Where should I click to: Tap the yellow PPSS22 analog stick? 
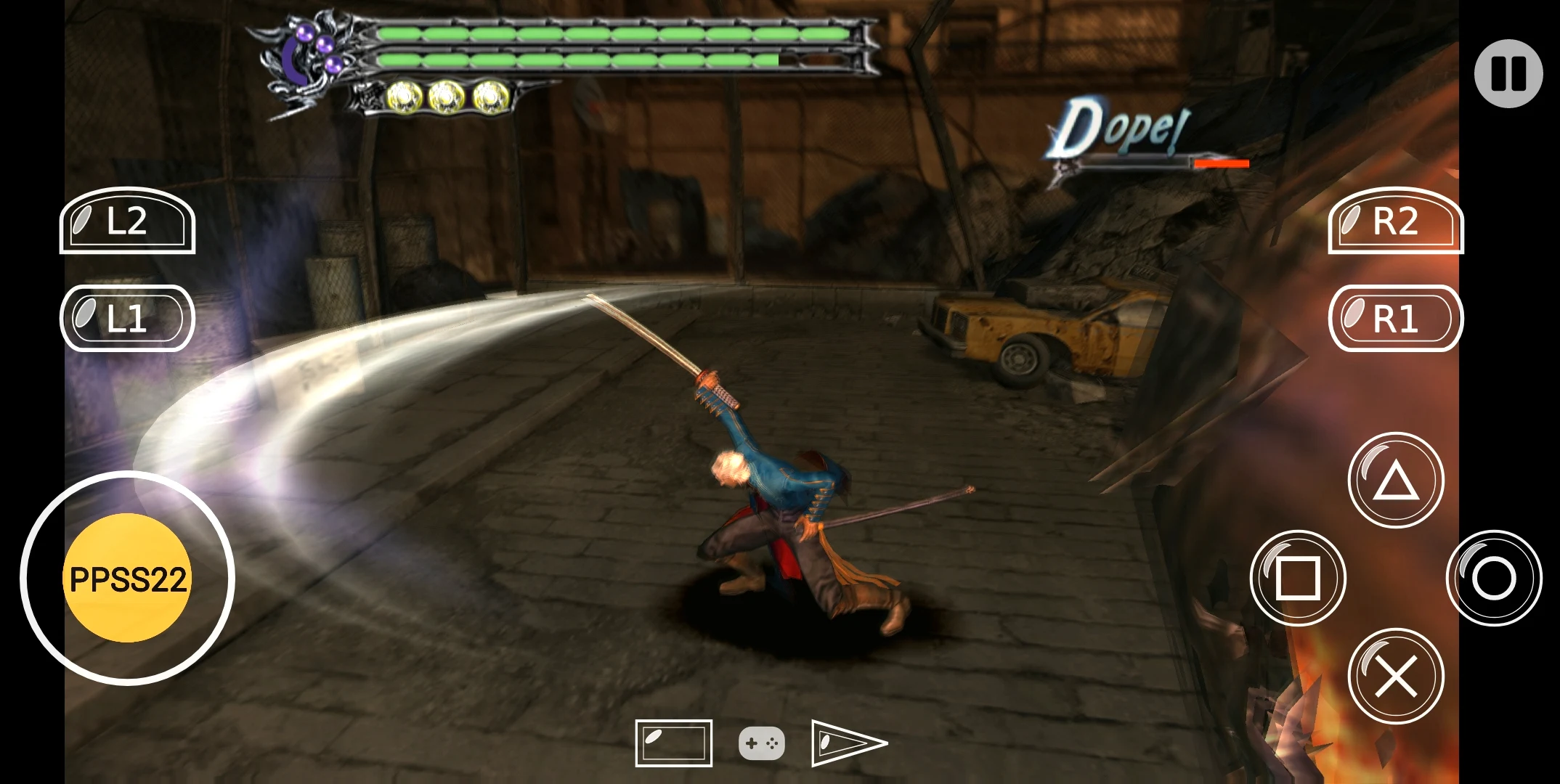128,579
